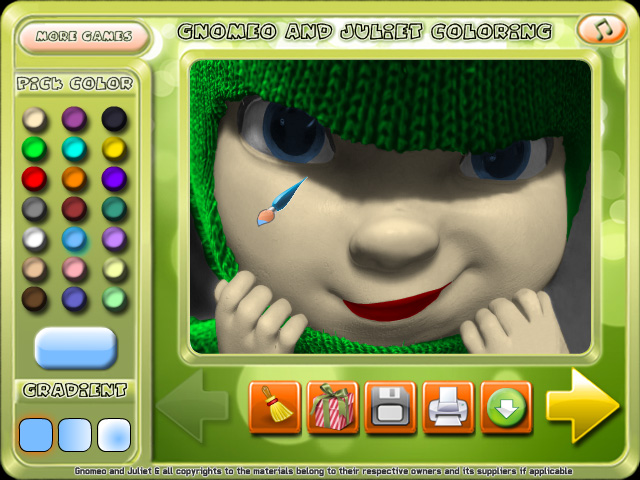Select the orange color swatch

[x=75, y=179]
